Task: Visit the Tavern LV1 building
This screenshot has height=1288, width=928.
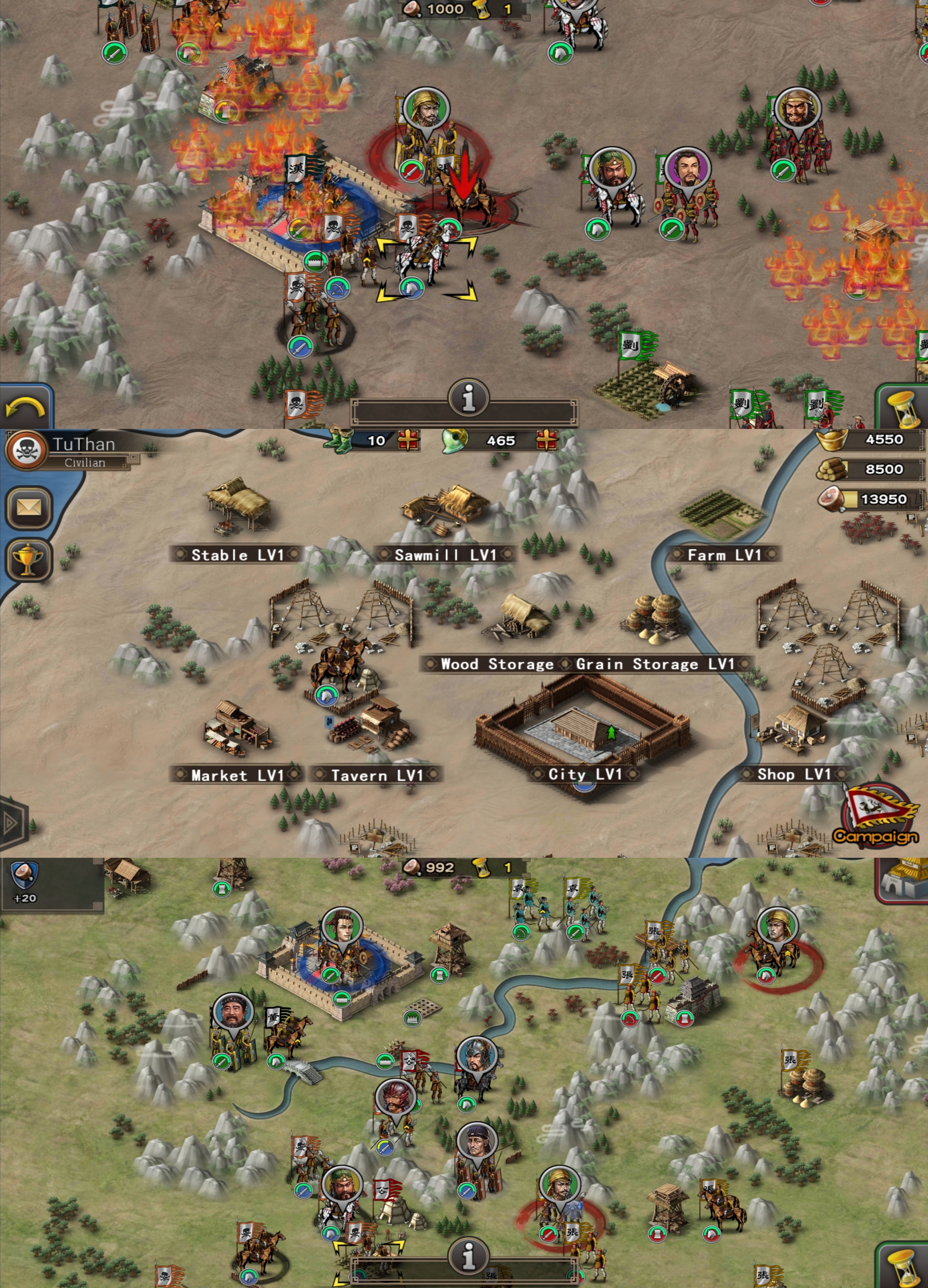Action: [x=376, y=775]
